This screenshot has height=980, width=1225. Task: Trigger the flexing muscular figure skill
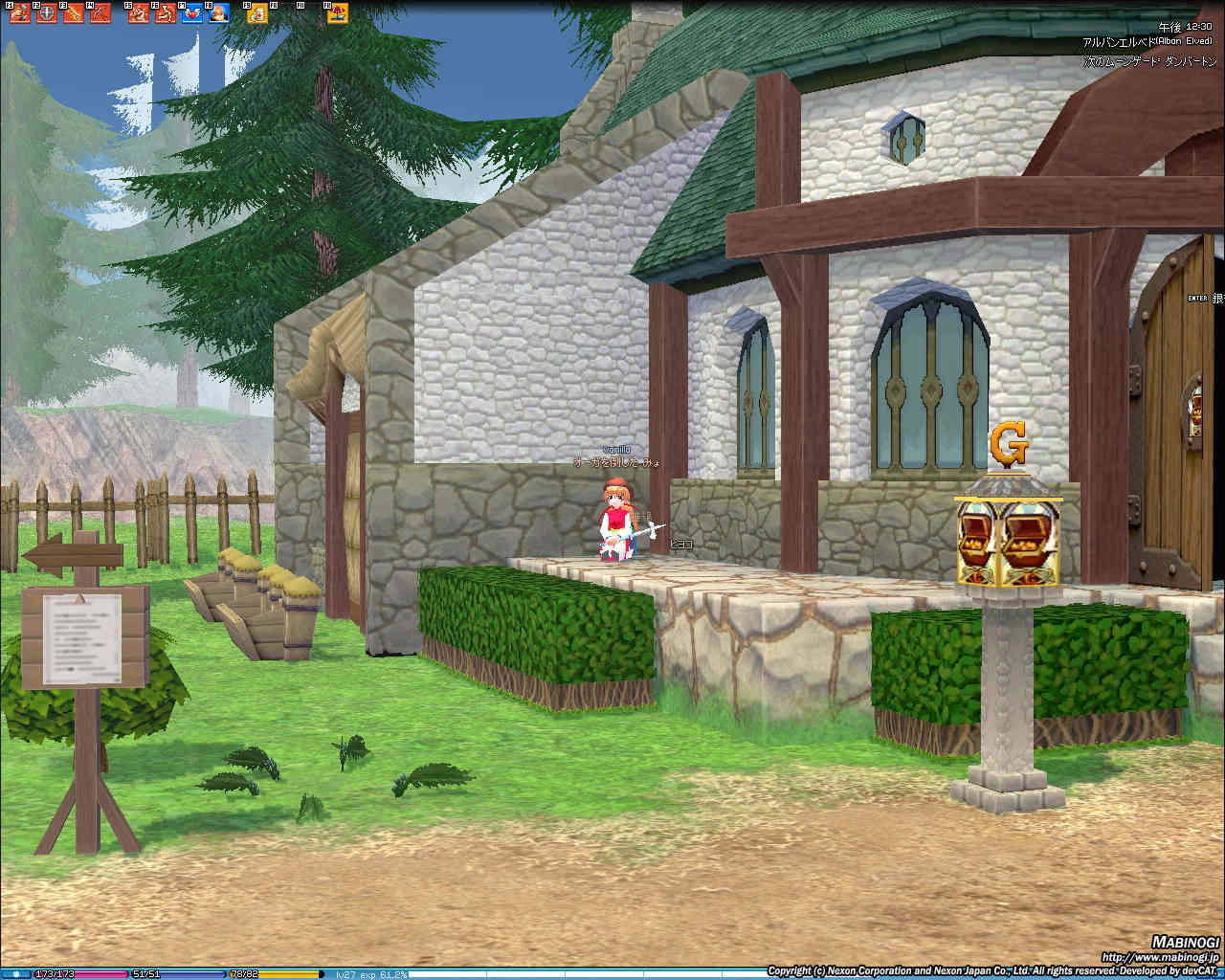(x=139, y=13)
